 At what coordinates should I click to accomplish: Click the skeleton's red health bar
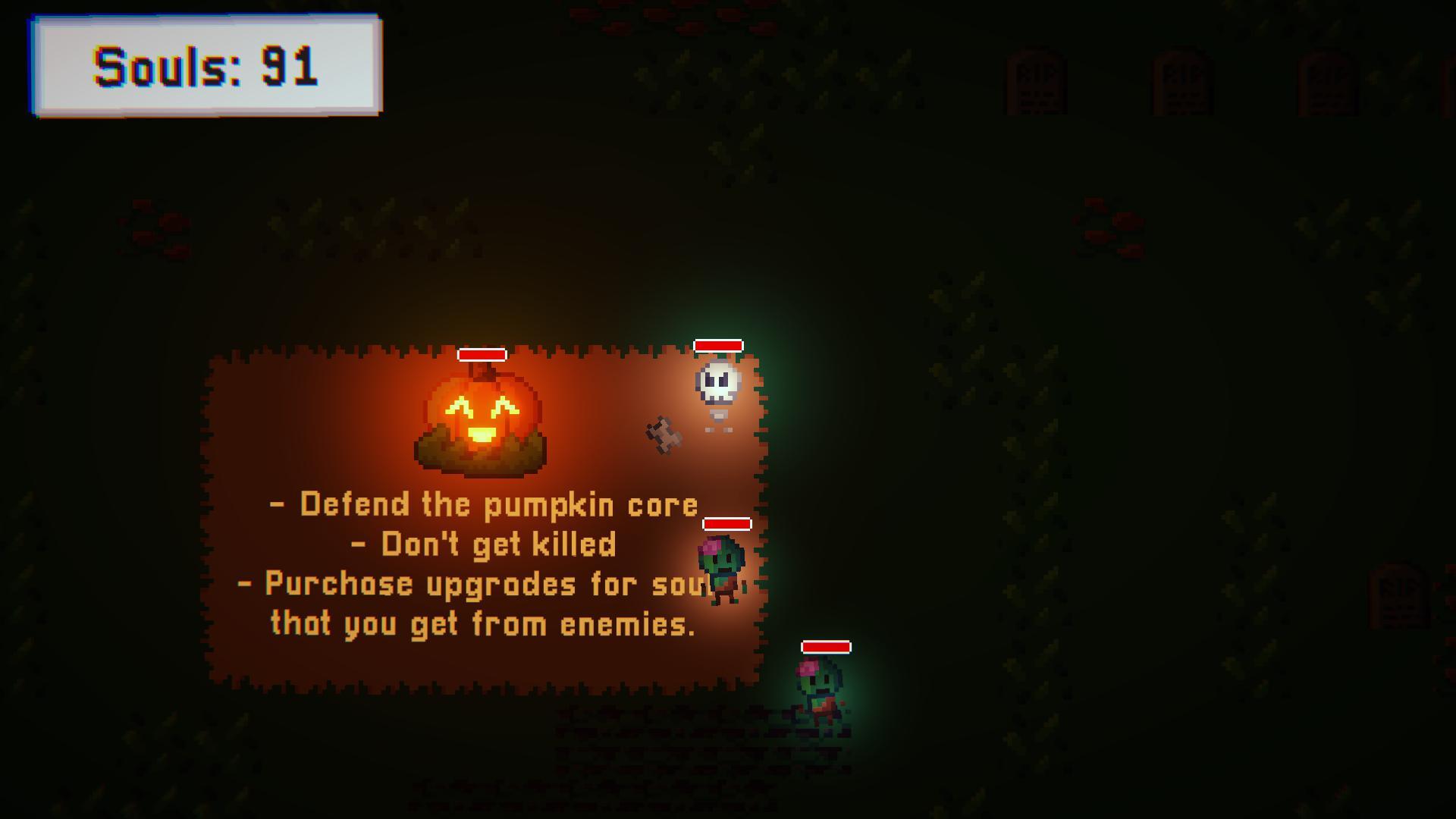click(x=719, y=345)
